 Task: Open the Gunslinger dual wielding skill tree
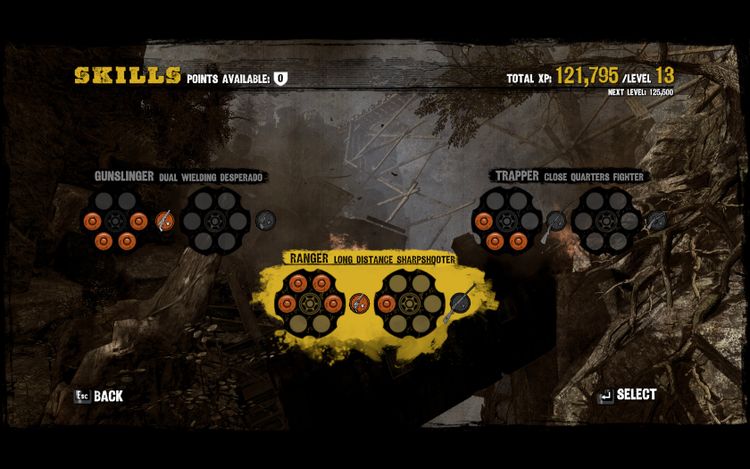click(x=179, y=177)
